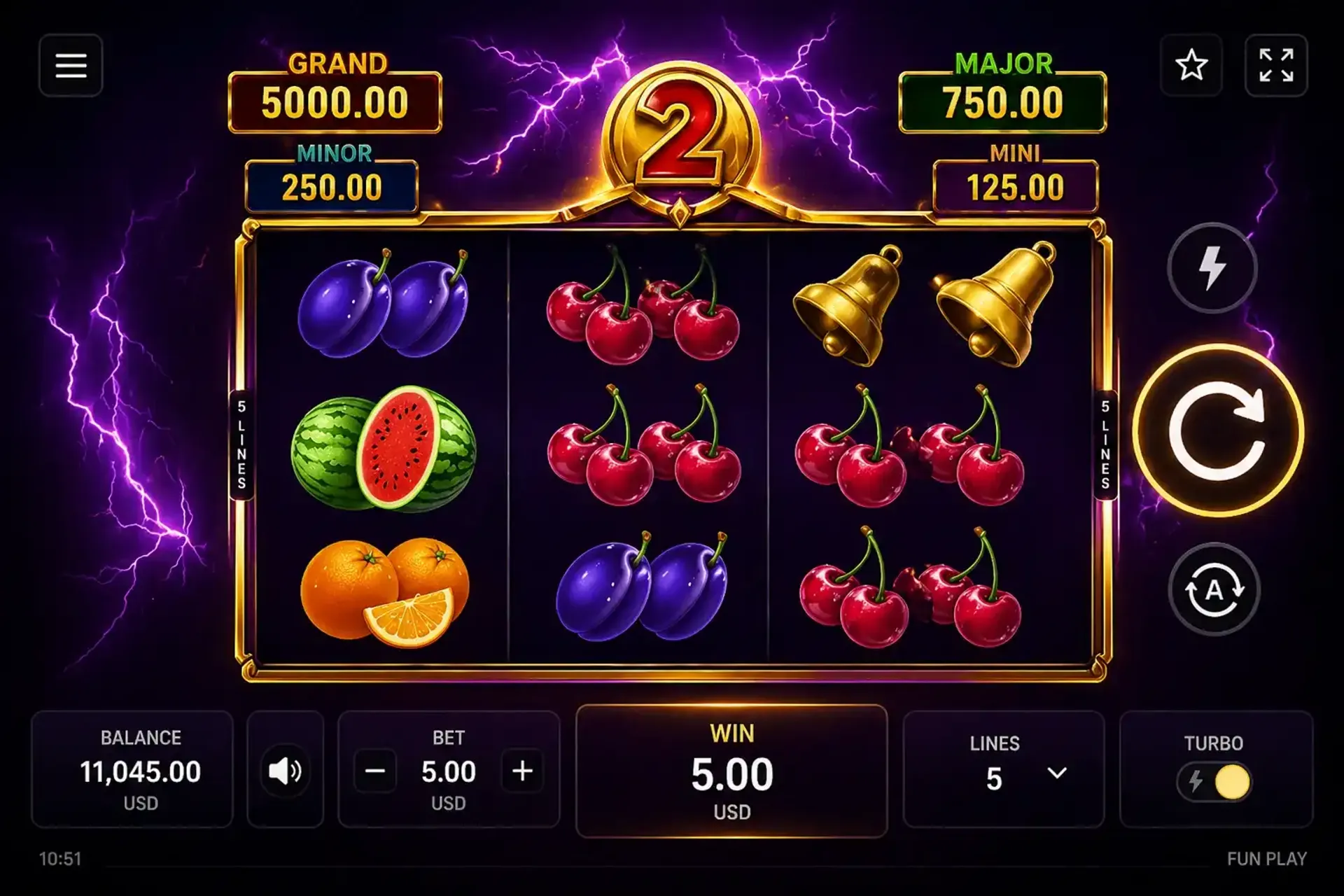This screenshot has height=896, width=1344.
Task: Add game to favorites with star
Action: [x=1191, y=66]
